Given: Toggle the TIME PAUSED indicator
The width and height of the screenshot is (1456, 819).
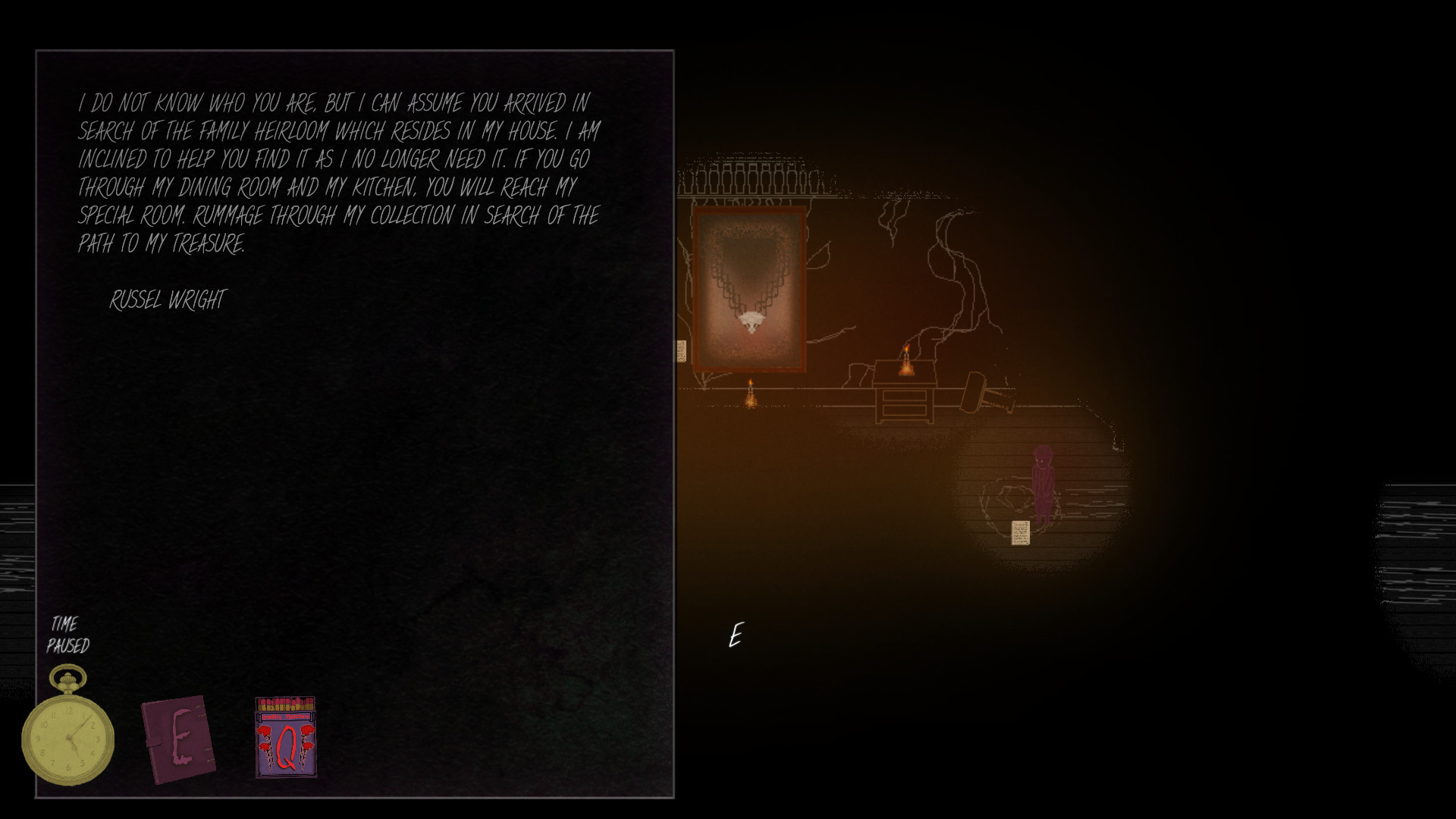Looking at the screenshot, I should tap(68, 635).
